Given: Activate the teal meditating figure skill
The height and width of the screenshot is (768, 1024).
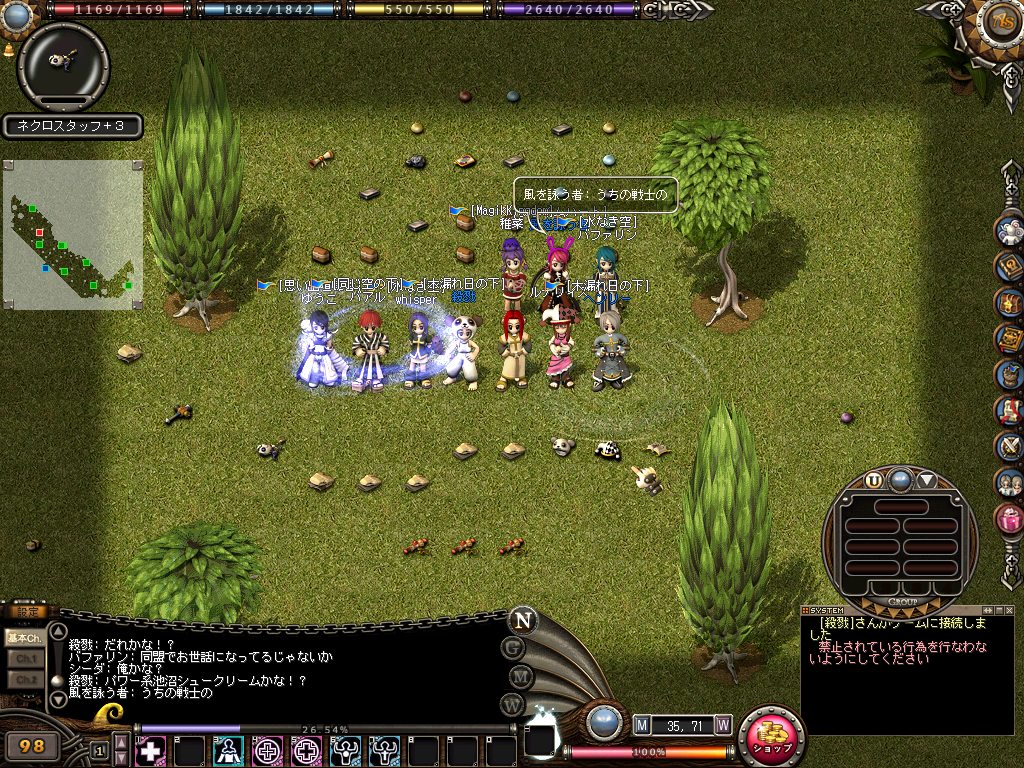Looking at the screenshot, I should coord(229,750).
